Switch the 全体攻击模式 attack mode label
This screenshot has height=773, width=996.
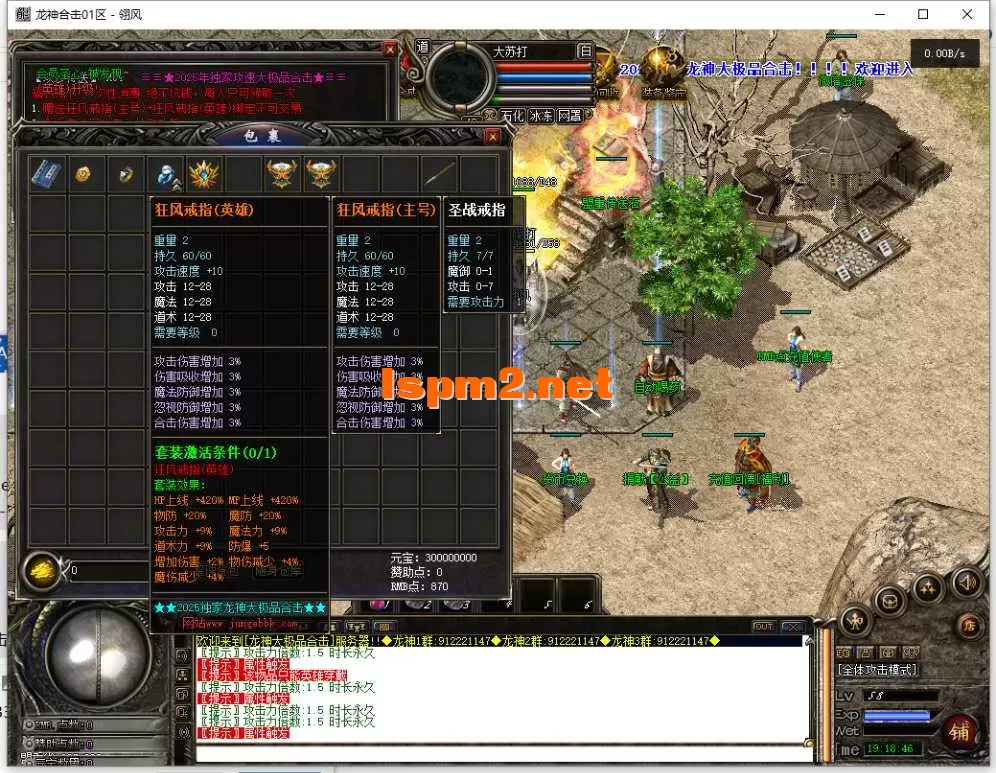click(878, 670)
